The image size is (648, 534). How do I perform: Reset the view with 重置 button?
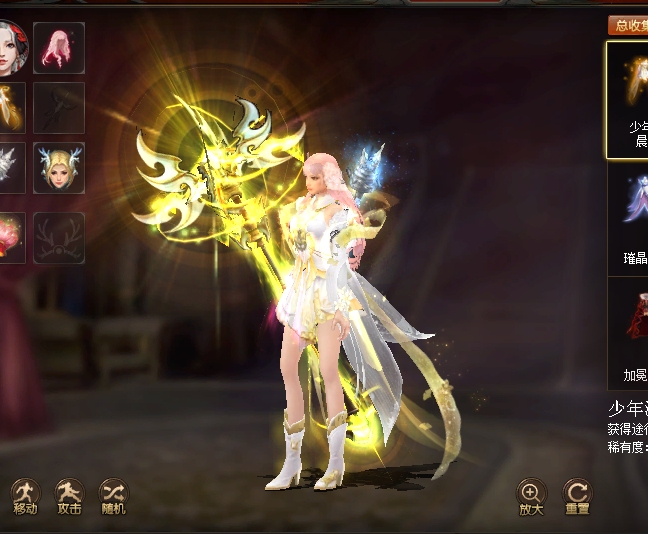point(577,493)
